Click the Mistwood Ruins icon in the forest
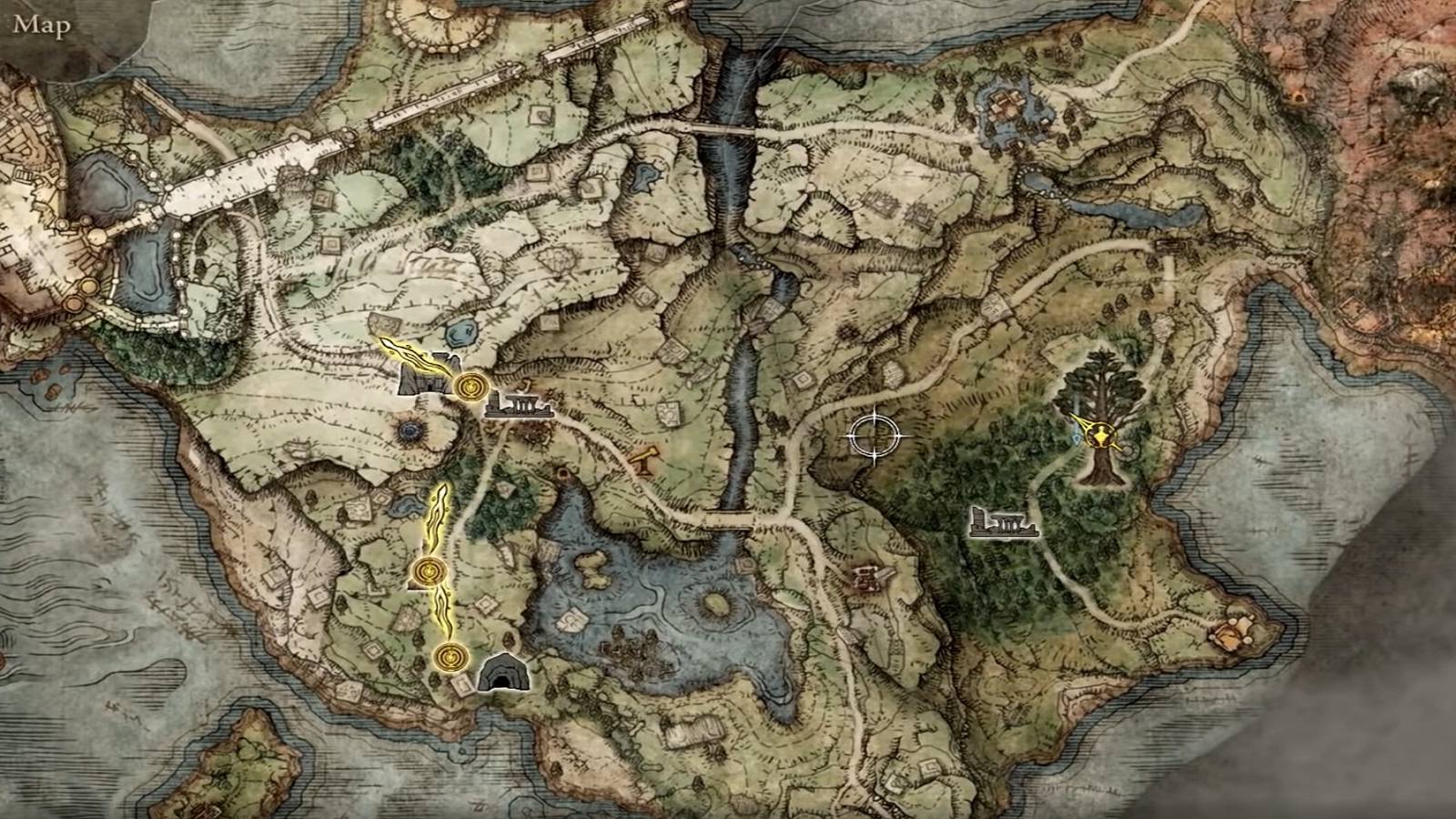Image resolution: width=1456 pixels, height=819 pixels. point(1004,523)
